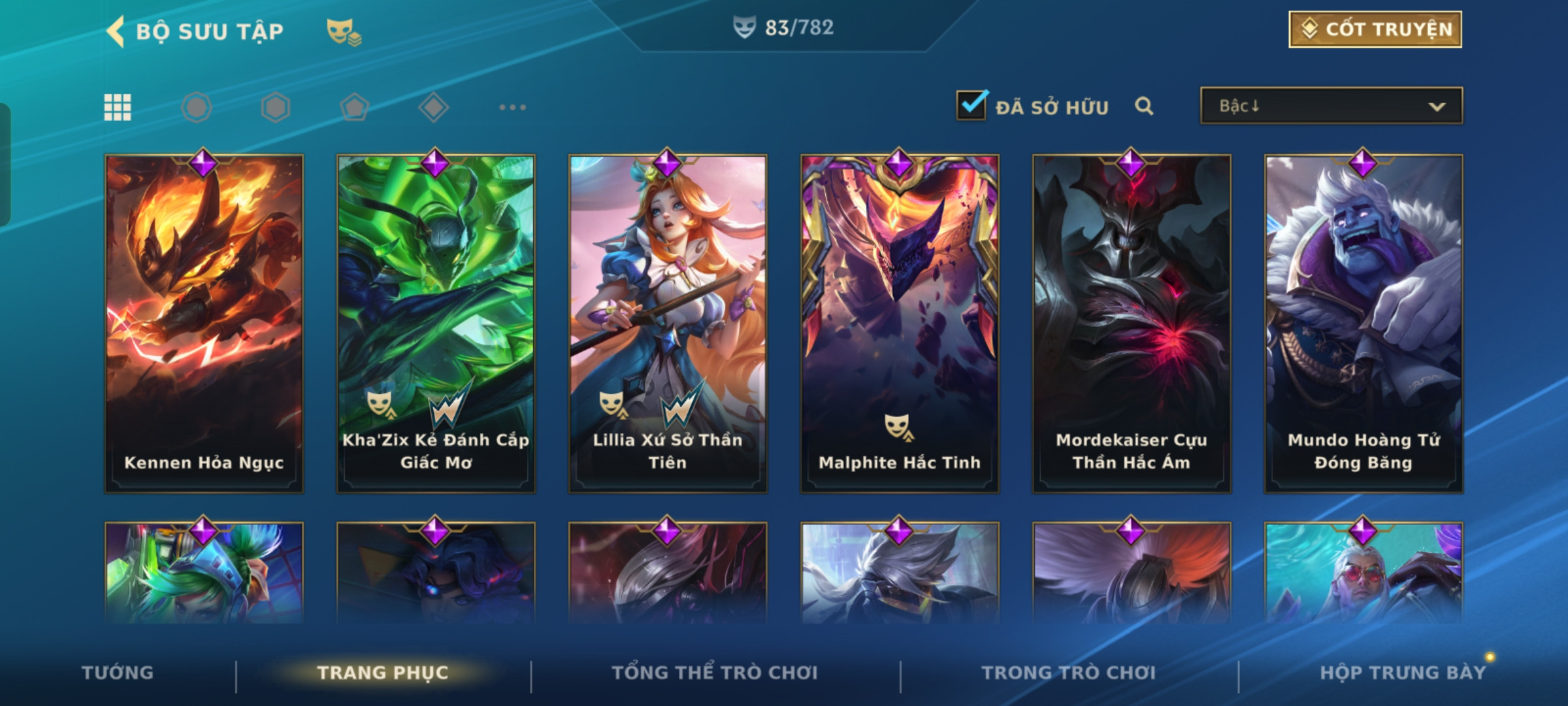Open the Trong Trò Chơi tab
The height and width of the screenshot is (706, 1568).
[x=1069, y=673]
